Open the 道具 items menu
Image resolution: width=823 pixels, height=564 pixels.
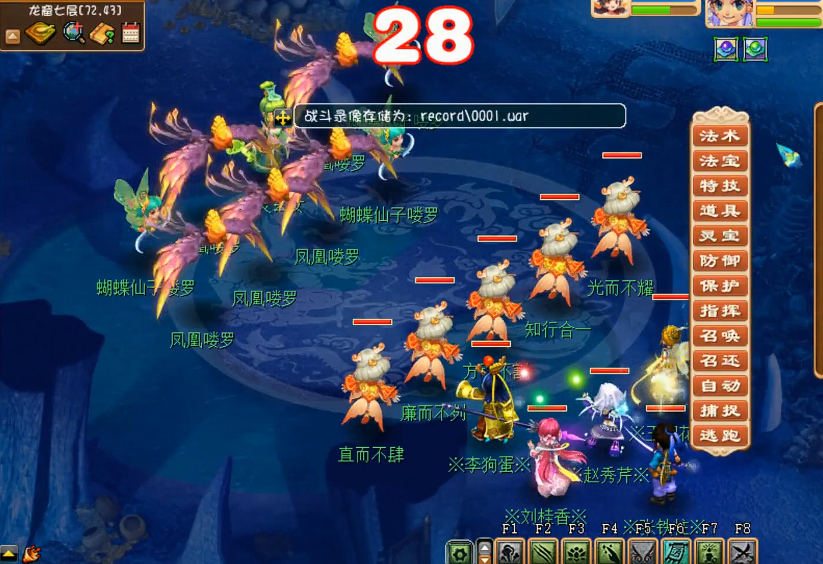(x=720, y=211)
